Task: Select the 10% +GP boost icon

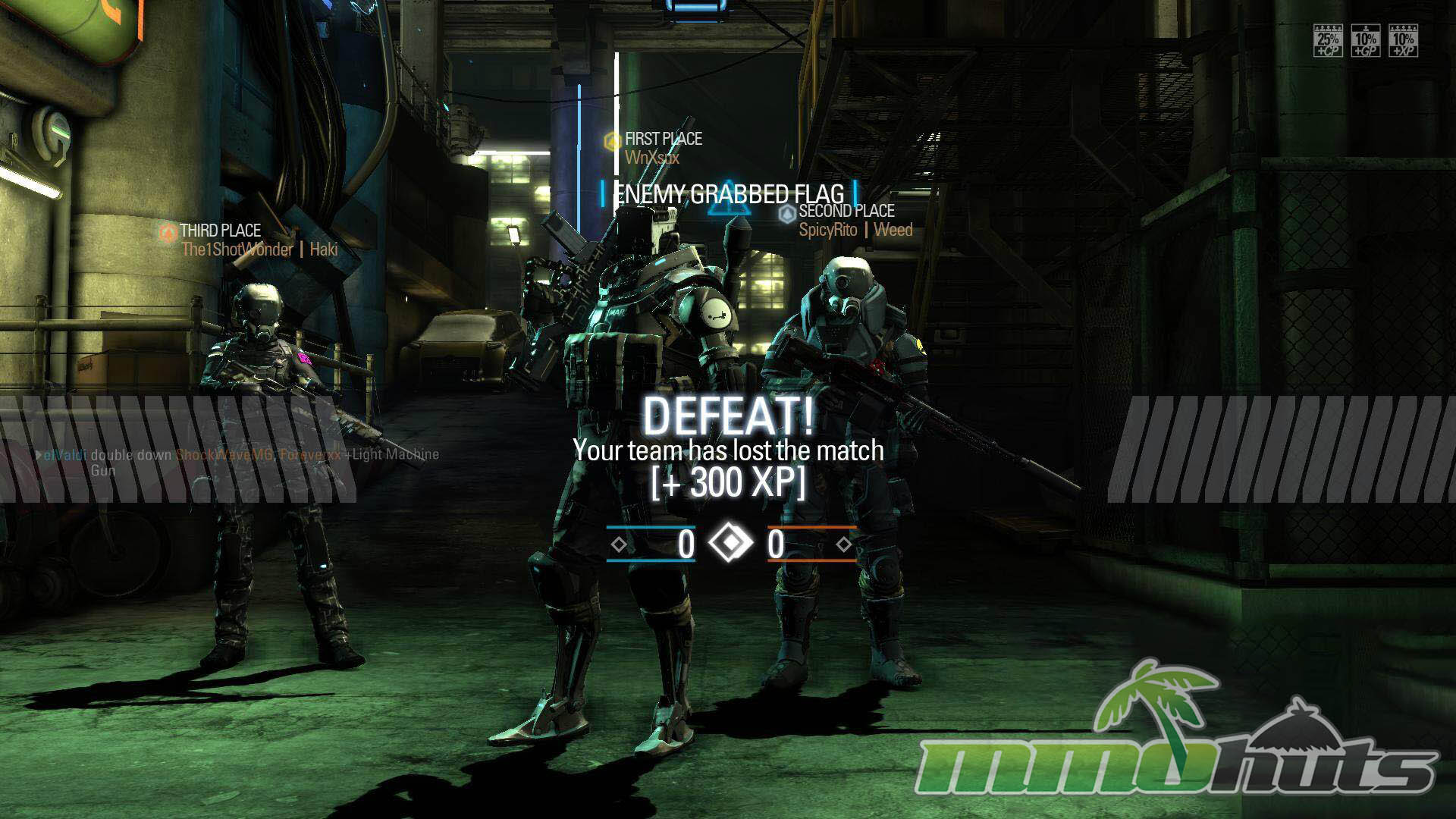Action: click(x=1365, y=40)
